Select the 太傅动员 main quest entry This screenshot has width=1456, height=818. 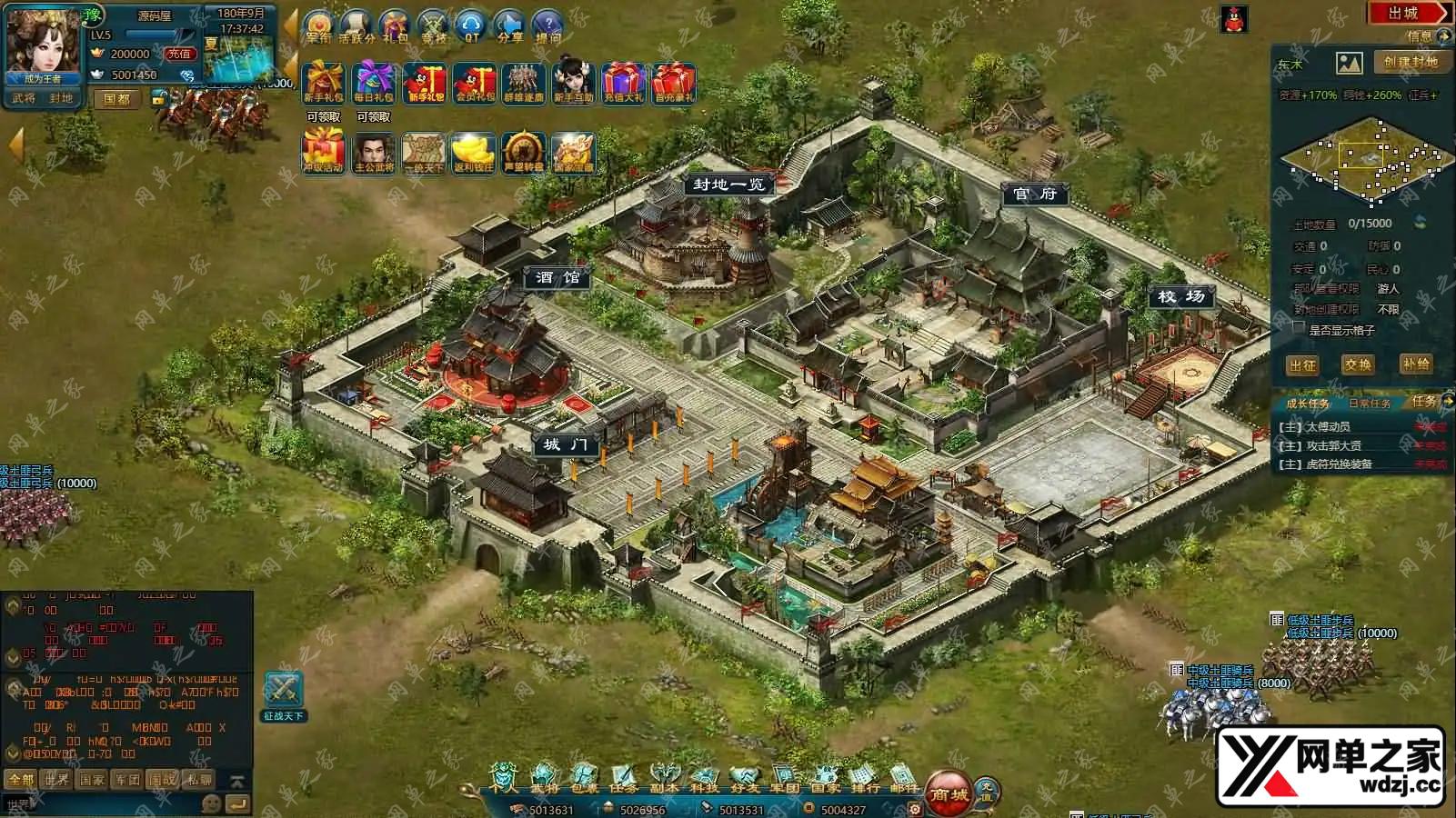pos(1328,426)
